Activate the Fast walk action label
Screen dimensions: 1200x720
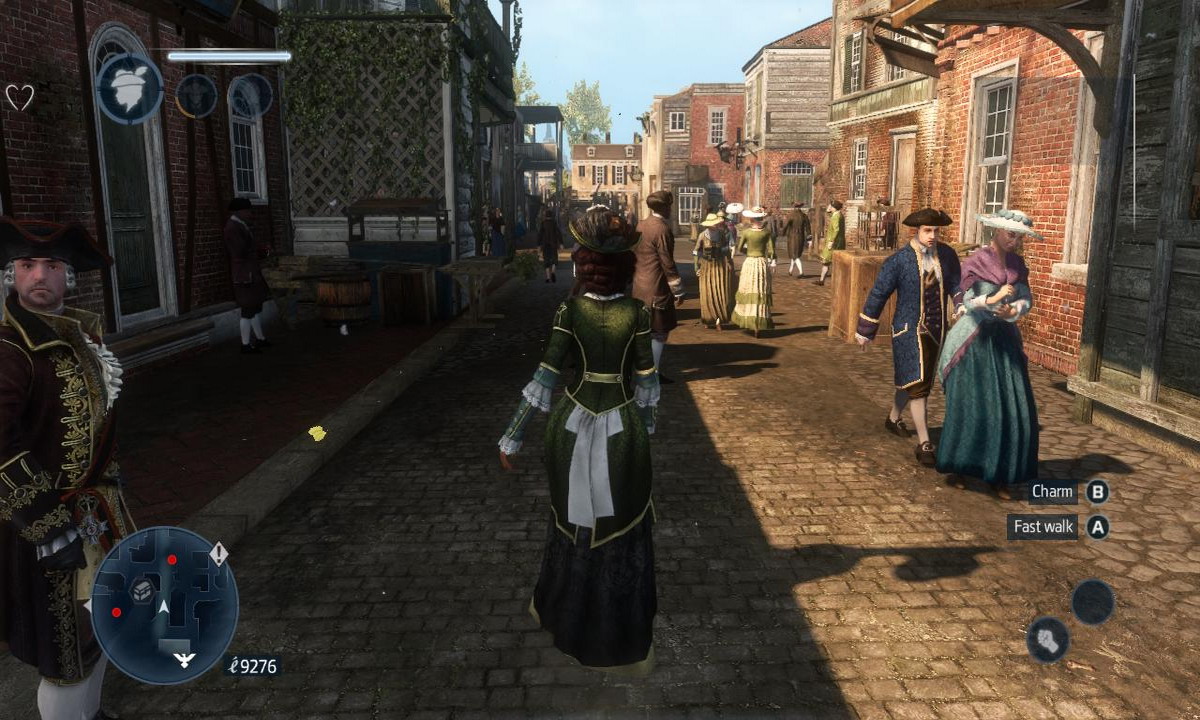pyautogui.click(x=1042, y=527)
